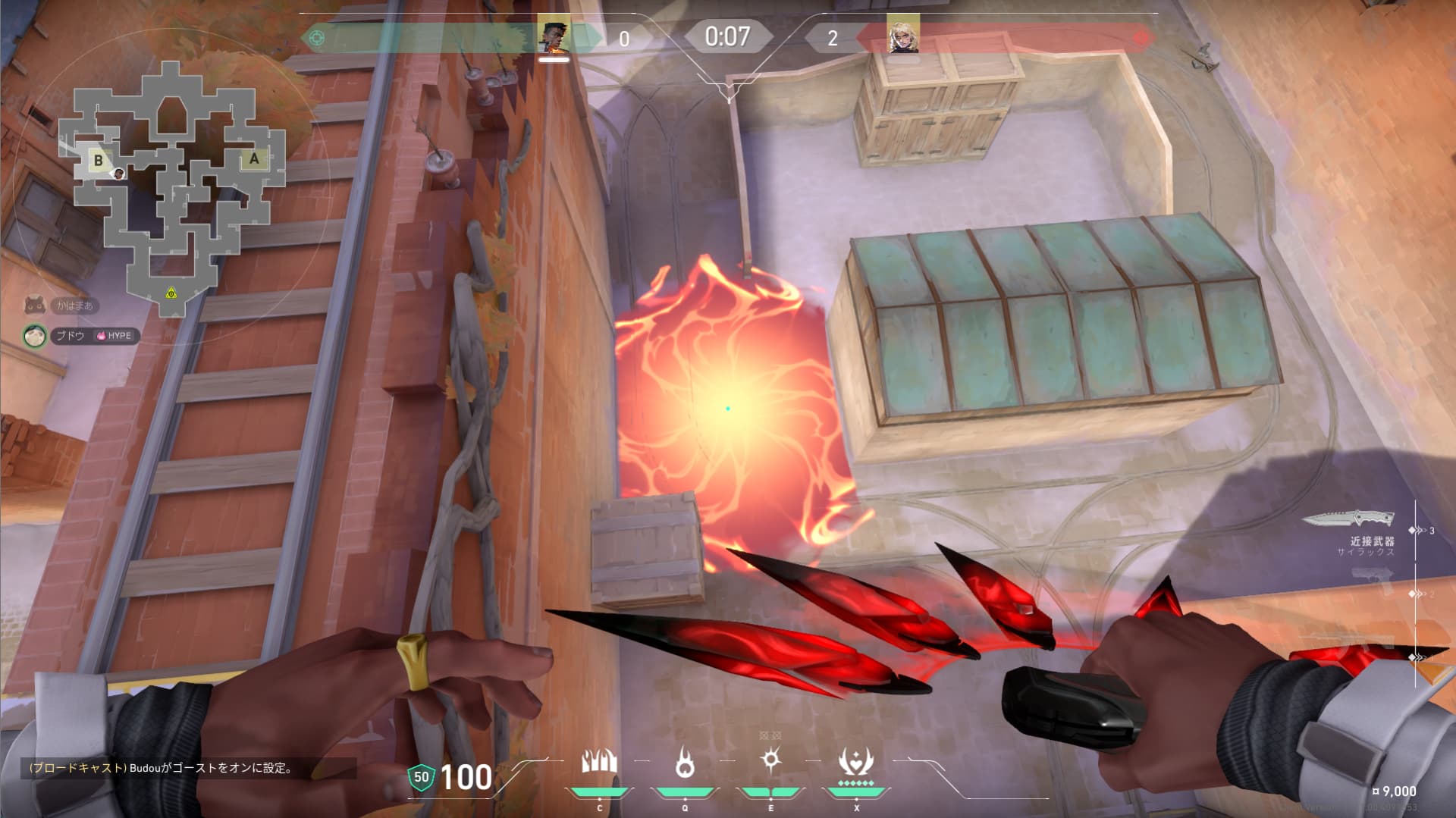The width and height of the screenshot is (1456, 818).
Task: Activate the starburst flare ability icon
Action: [771, 760]
